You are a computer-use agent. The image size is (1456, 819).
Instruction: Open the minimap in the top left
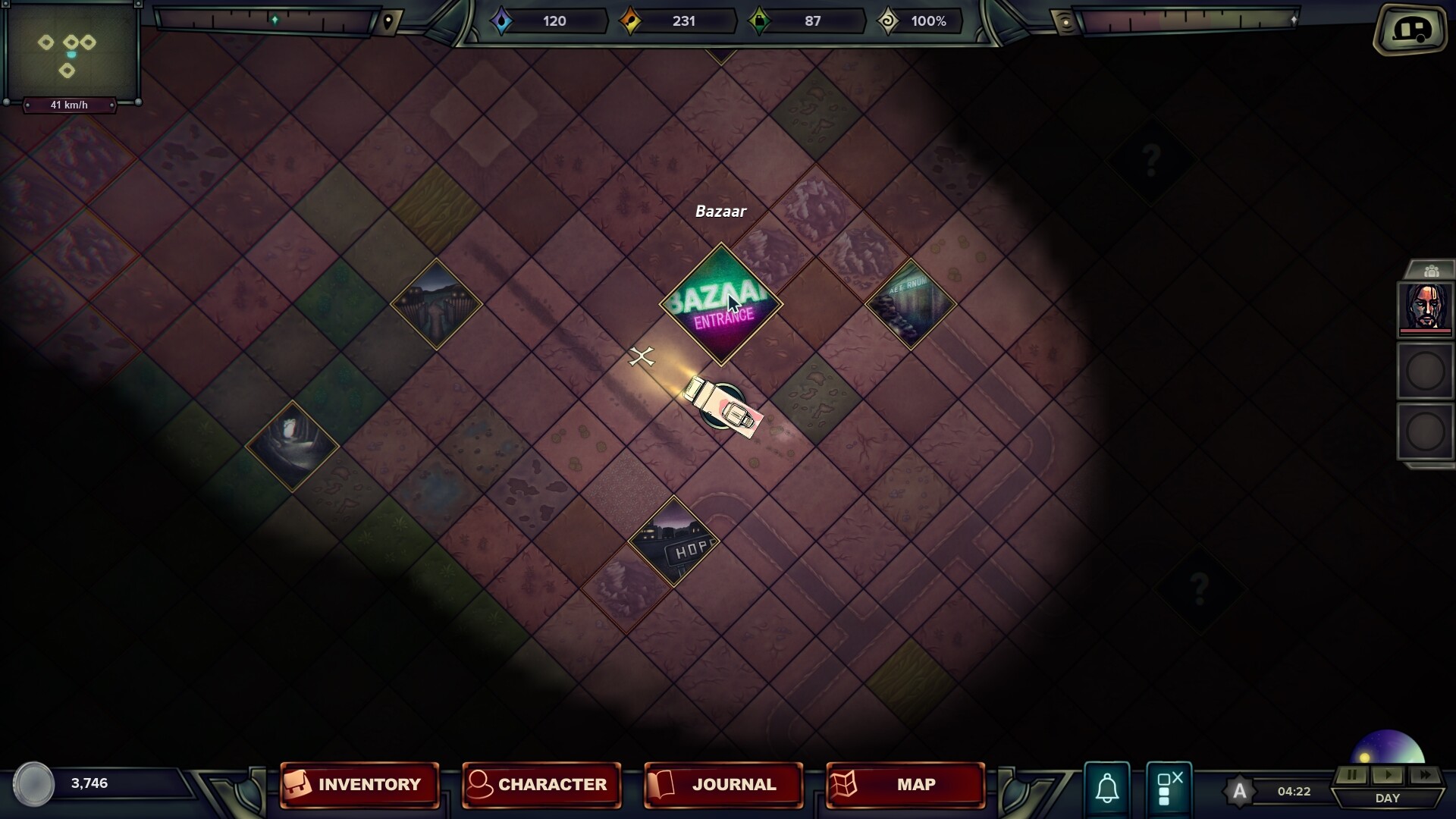72,52
